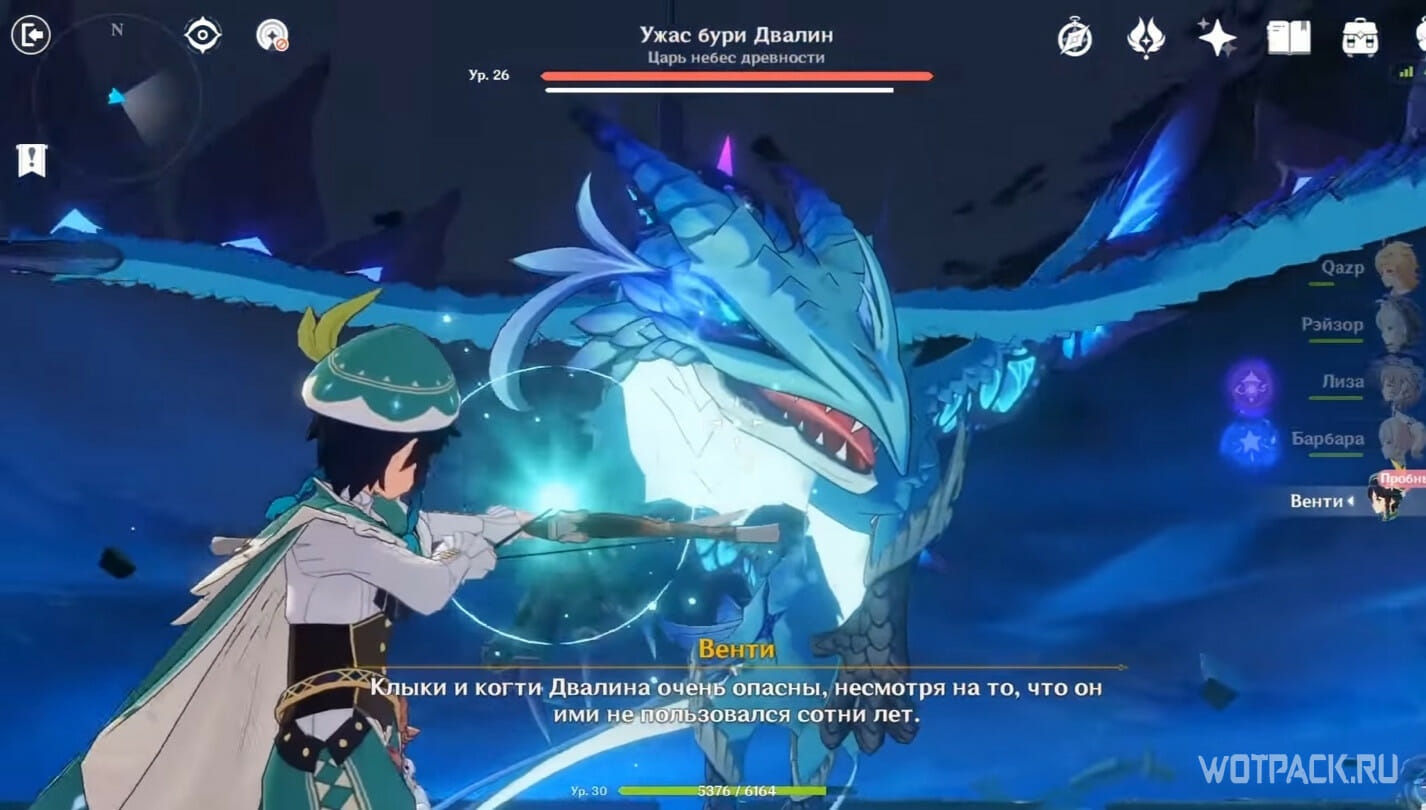Open the backpack inventory
Viewport: 1426px width, 810px height.
pos(1361,38)
